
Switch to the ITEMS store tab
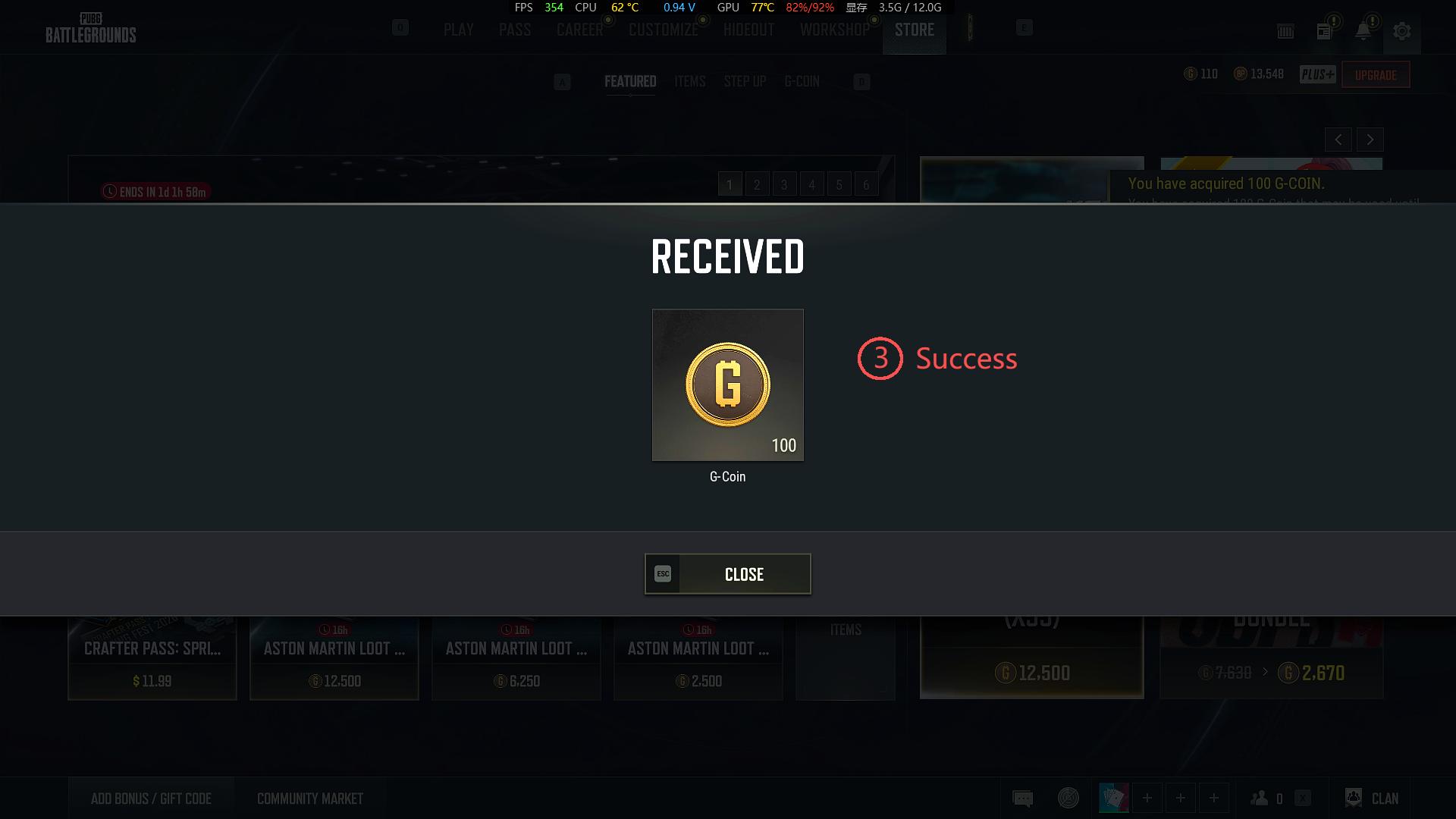pos(689,81)
